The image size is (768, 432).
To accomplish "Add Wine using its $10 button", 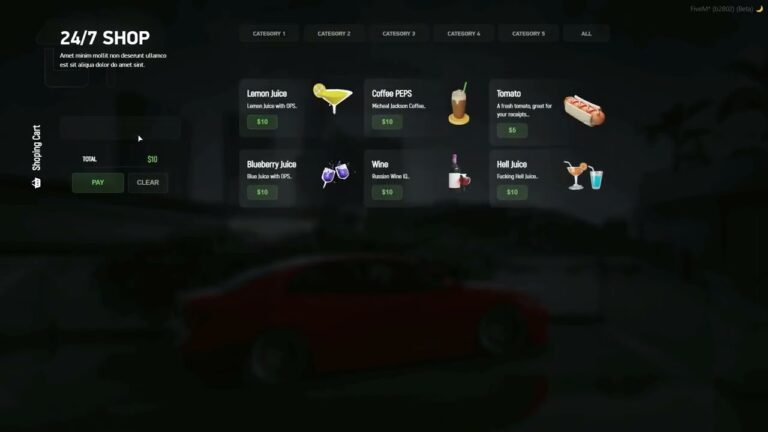I will click(387, 192).
